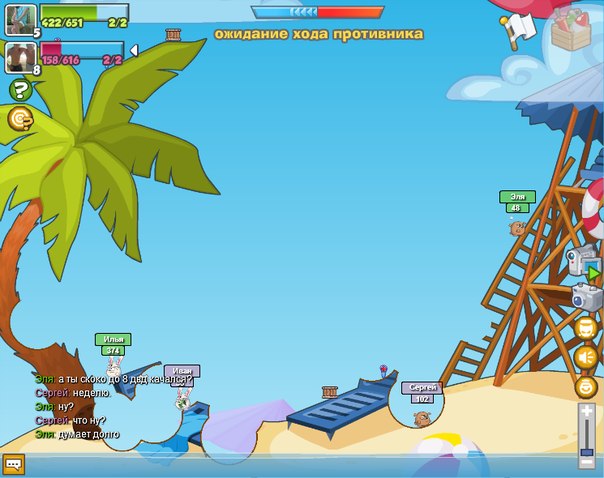Click the white surrender flag icon
Viewport: 604px width, 478px height.
point(518,29)
